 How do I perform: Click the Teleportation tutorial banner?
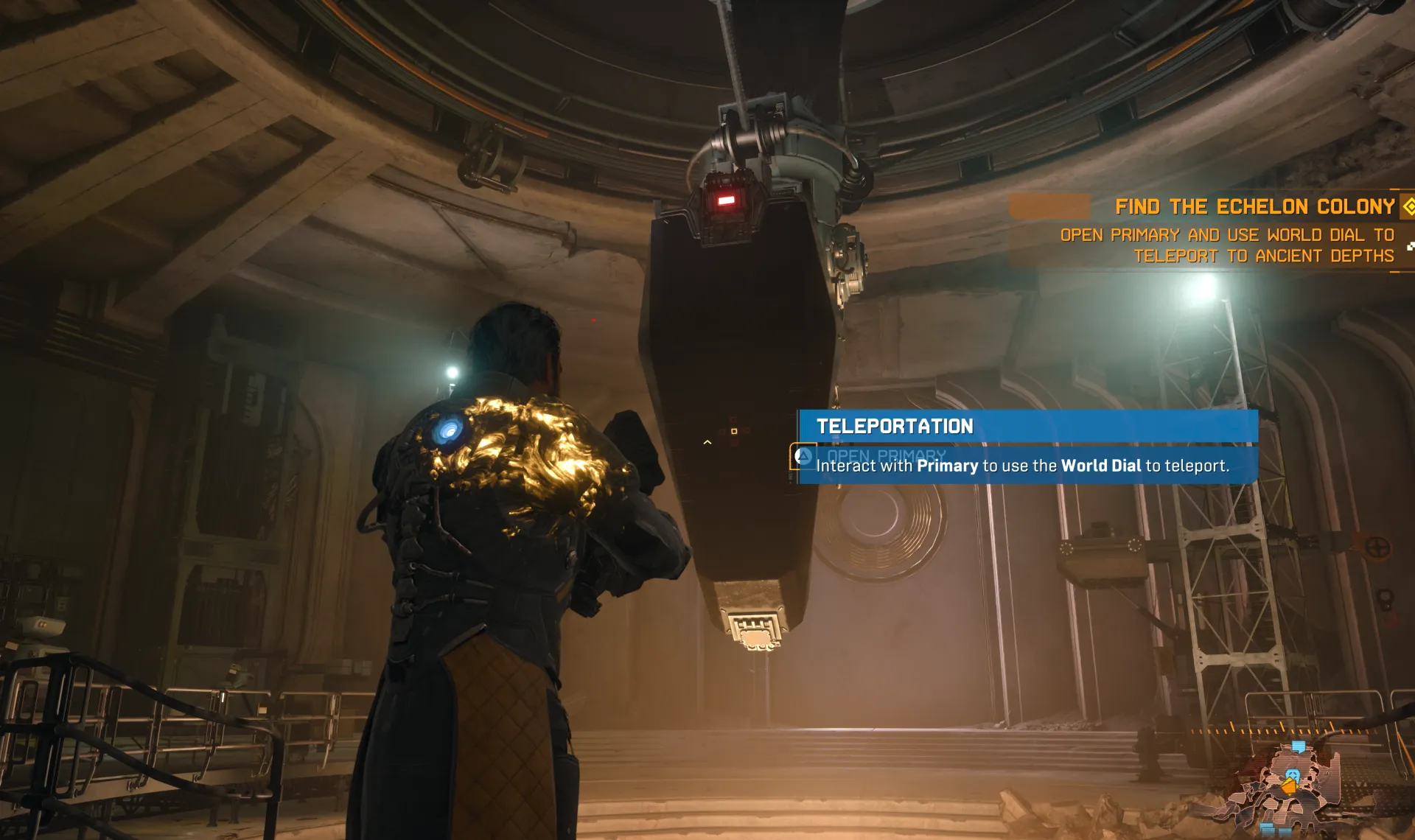point(1027,427)
